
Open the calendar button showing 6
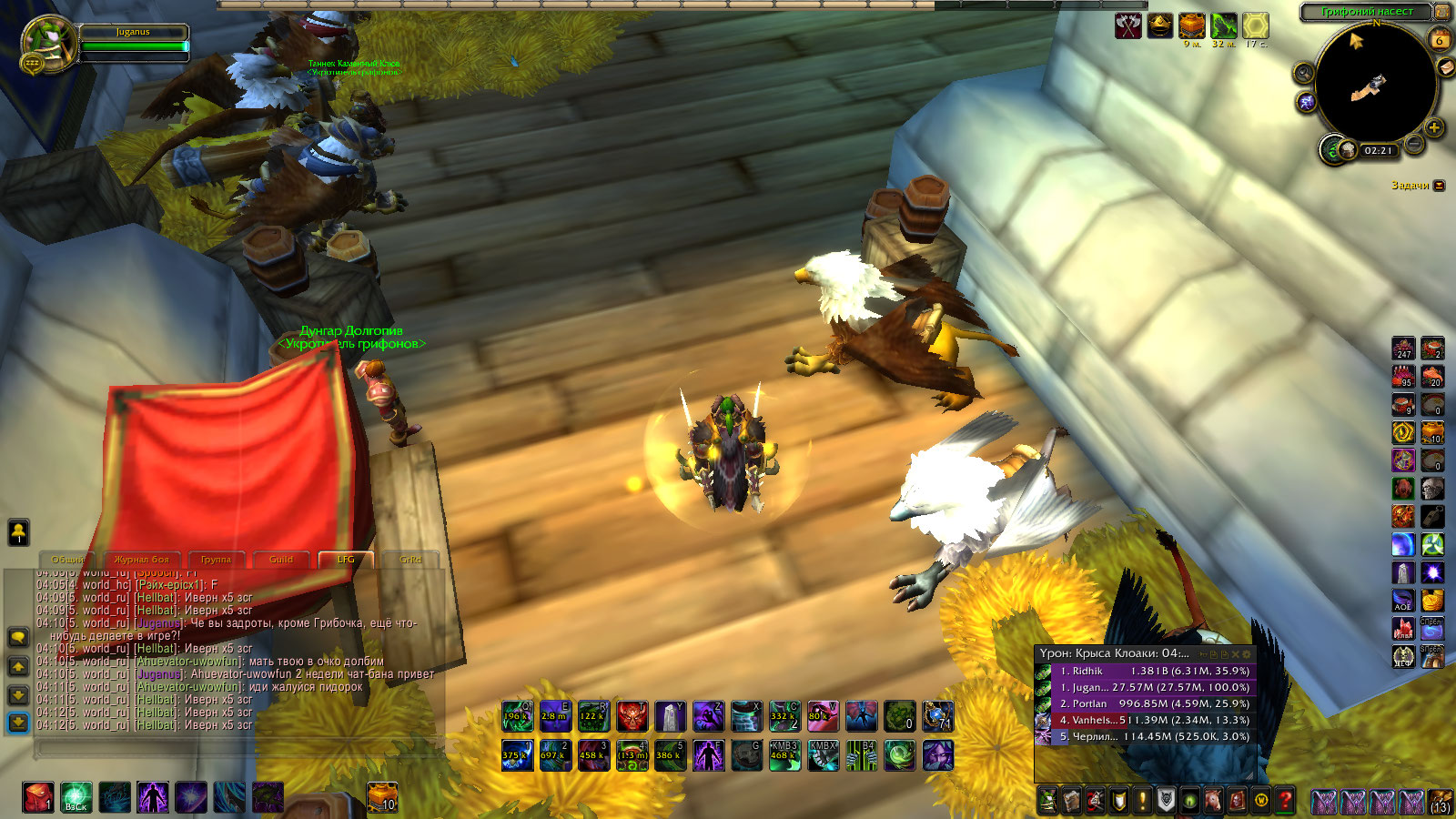pos(1440,40)
